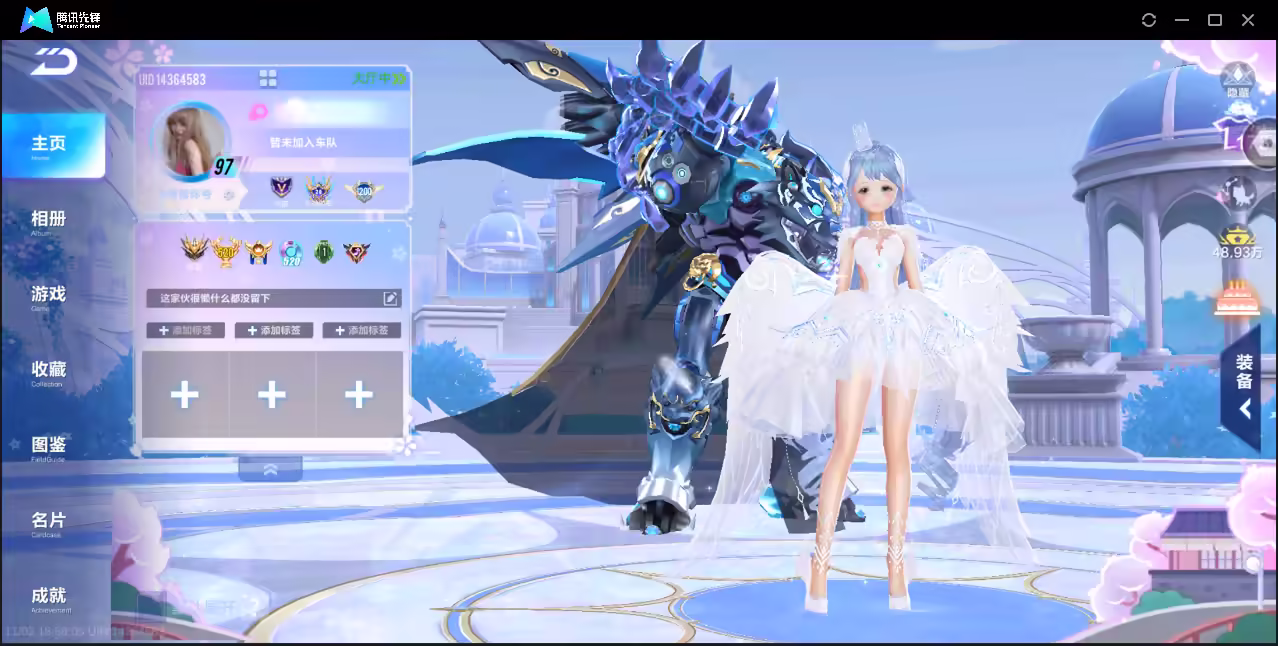Select the 主页 (Home) tab
1278x646 pixels.
click(x=49, y=145)
